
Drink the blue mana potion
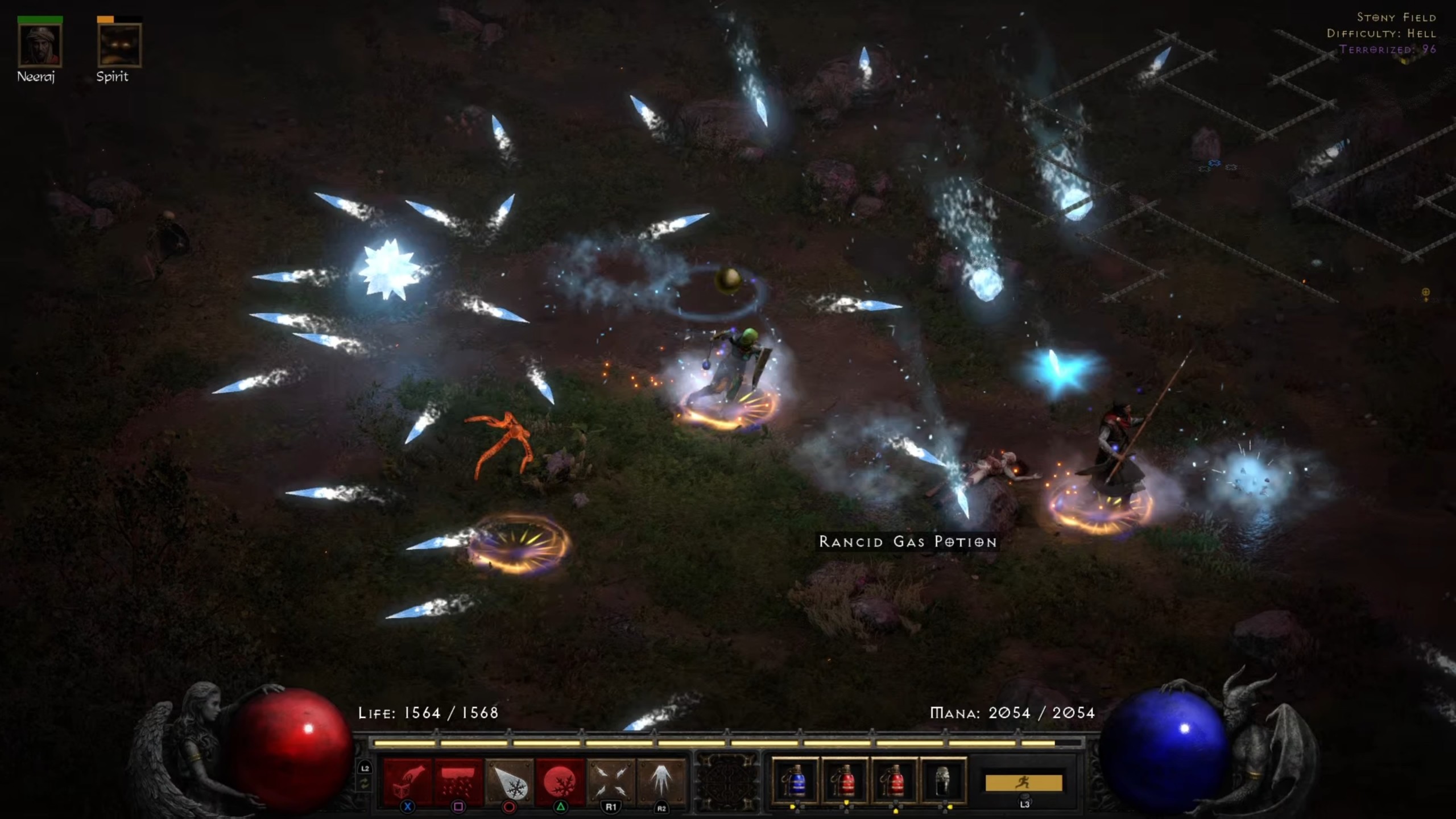pyautogui.click(x=795, y=781)
